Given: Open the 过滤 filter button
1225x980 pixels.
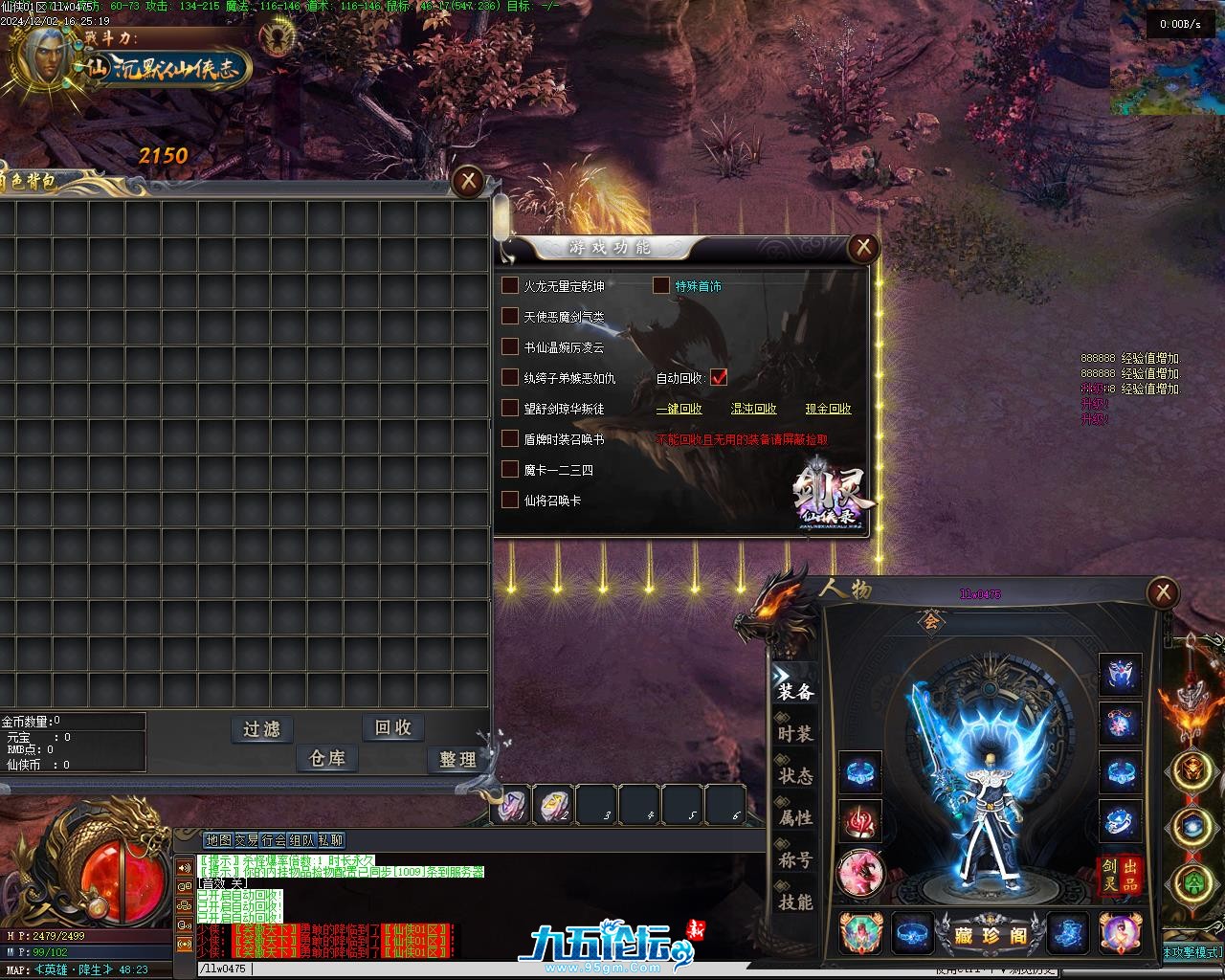Looking at the screenshot, I should pyautogui.click(x=261, y=729).
